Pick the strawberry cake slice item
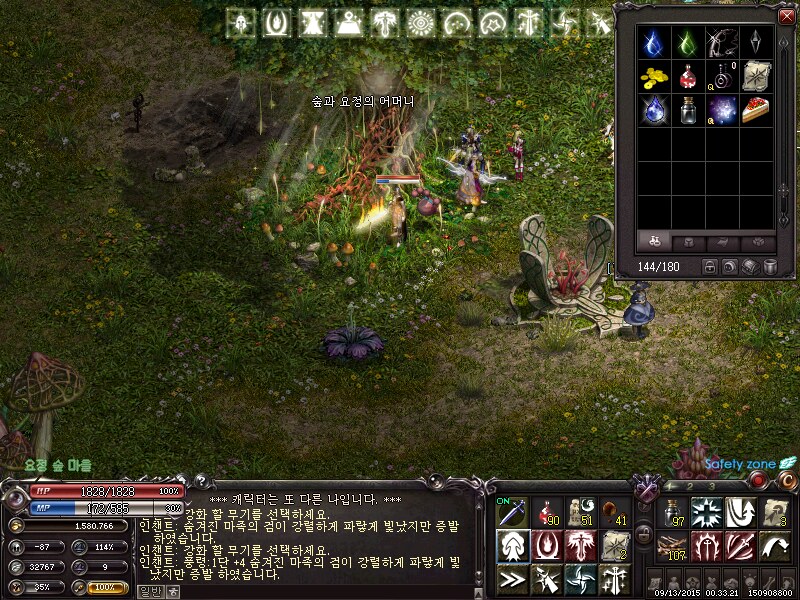800x600 pixels. tap(756, 109)
